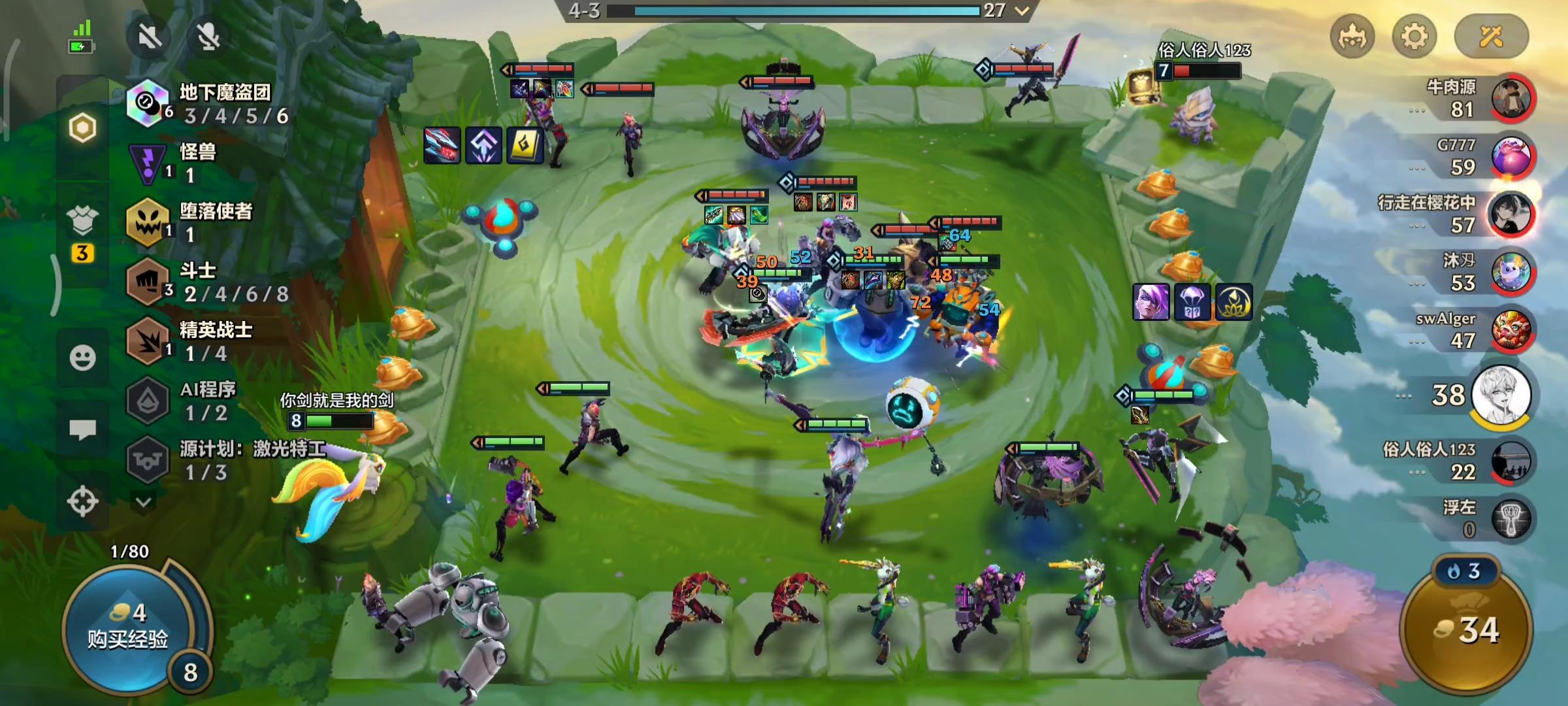Click the crowned monster icon button
This screenshot has width=1568, height=706.
coord(1352,36)
